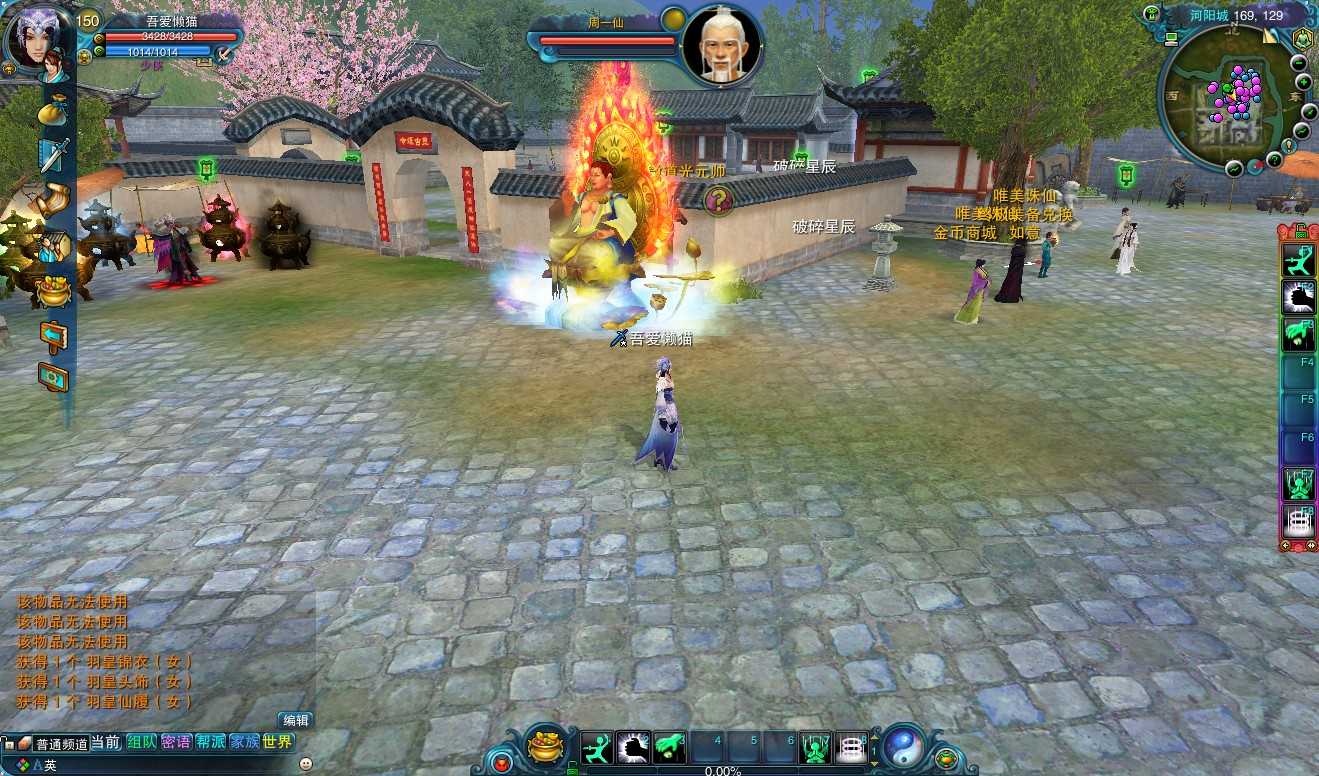The height and width of the screenshot is (776, 1319).
Task: Open the gold ingot treasure pot icon
Action: pyautogui.click(x=54, y=291)
